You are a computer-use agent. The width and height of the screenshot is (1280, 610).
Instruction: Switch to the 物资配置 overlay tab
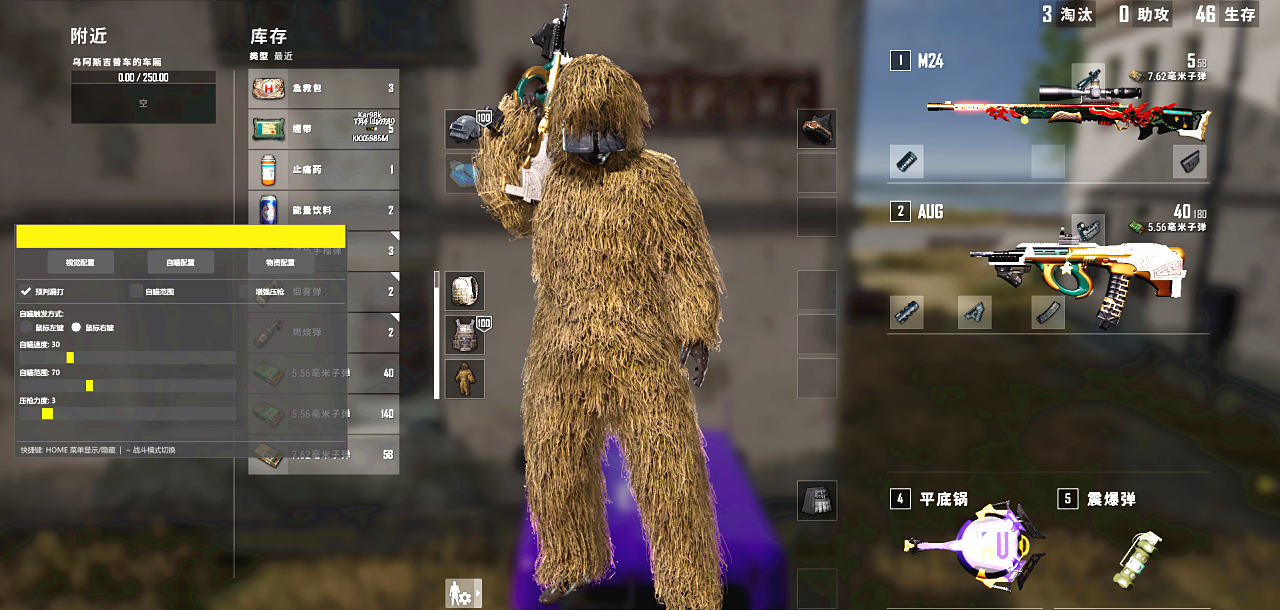pyautogui.click(x=280, y=263)
